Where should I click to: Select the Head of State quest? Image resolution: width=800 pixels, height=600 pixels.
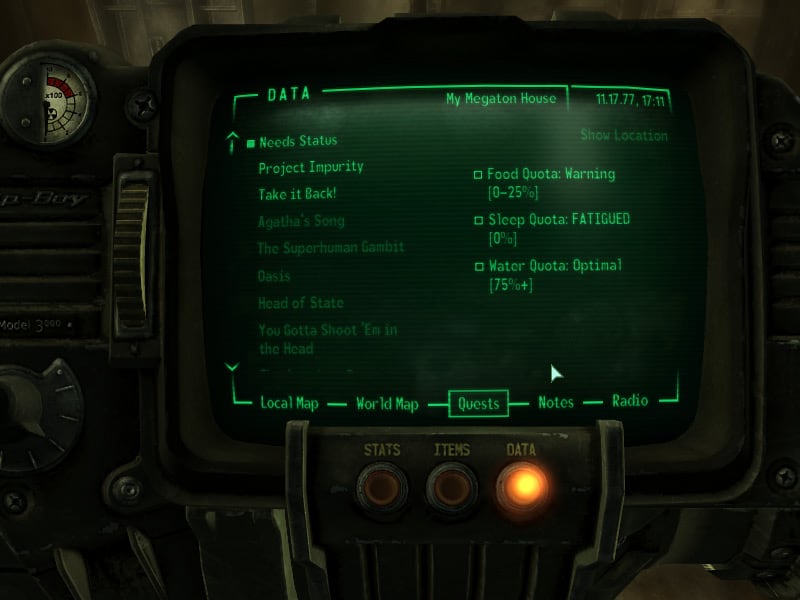click(300, 302)
